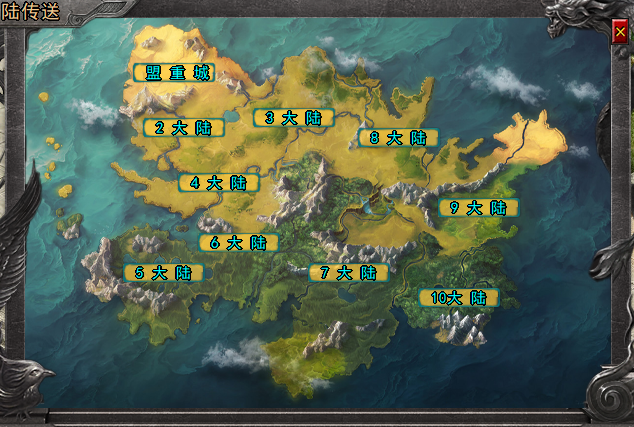This screenshot has height=427, width=634.
Task: Teleport to 盟重城
Action: 173,72
